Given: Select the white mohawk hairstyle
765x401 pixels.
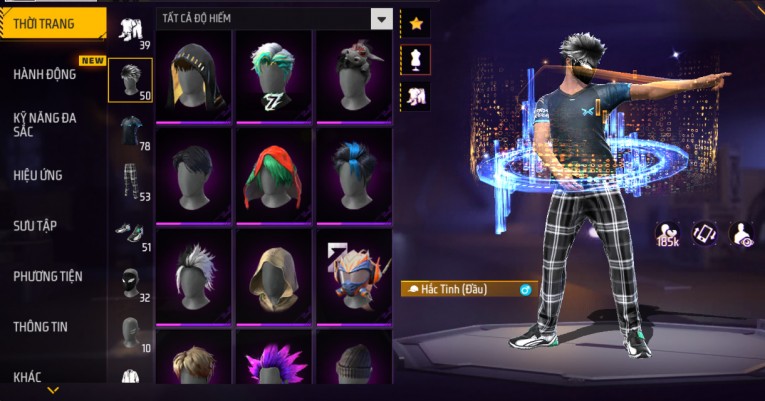Looking at the screenshot, I should click(x=193, y=275).
